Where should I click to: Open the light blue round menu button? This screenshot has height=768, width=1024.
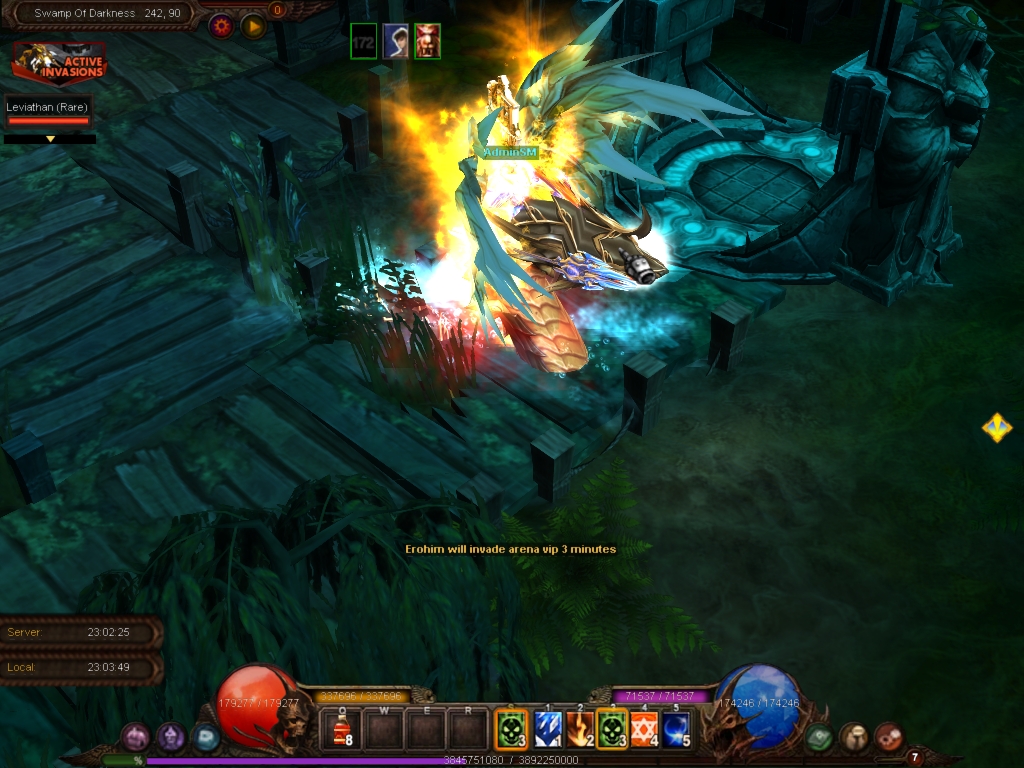(205, 738)
